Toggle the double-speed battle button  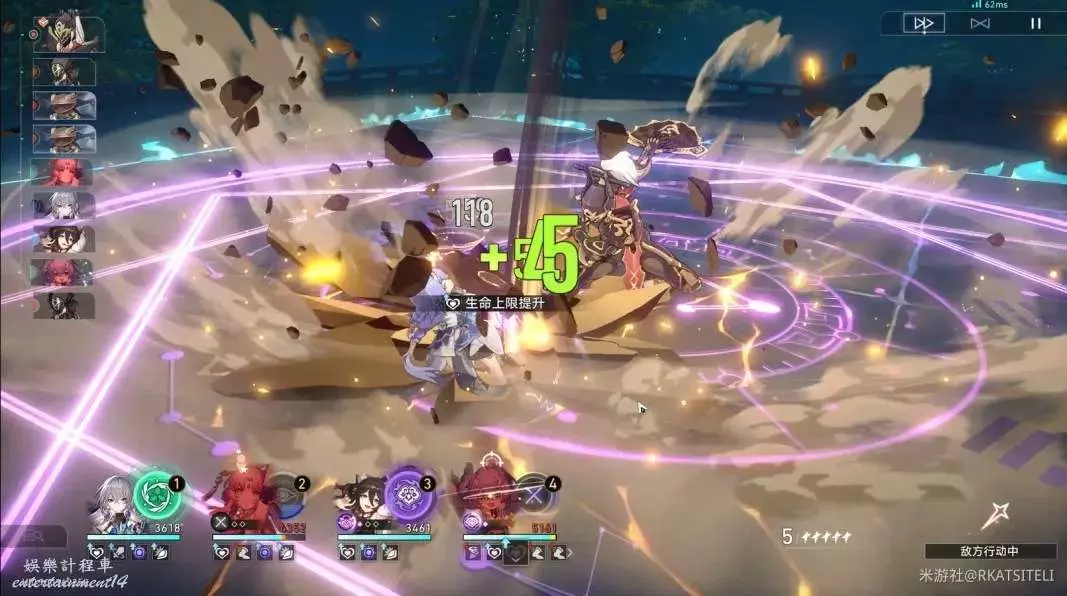tap(923, 23)
